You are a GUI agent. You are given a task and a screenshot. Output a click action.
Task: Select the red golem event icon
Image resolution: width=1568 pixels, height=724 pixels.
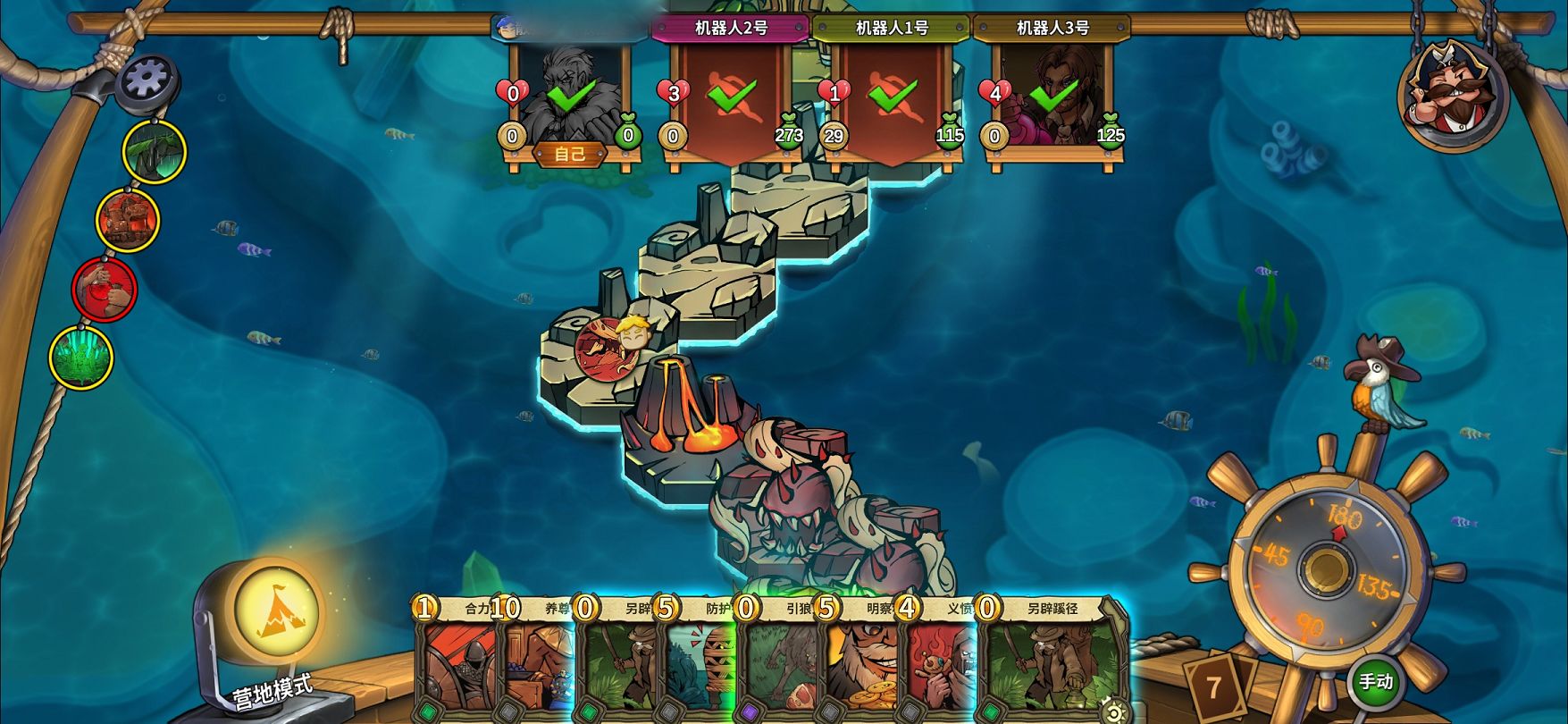(x=128, y=220)
